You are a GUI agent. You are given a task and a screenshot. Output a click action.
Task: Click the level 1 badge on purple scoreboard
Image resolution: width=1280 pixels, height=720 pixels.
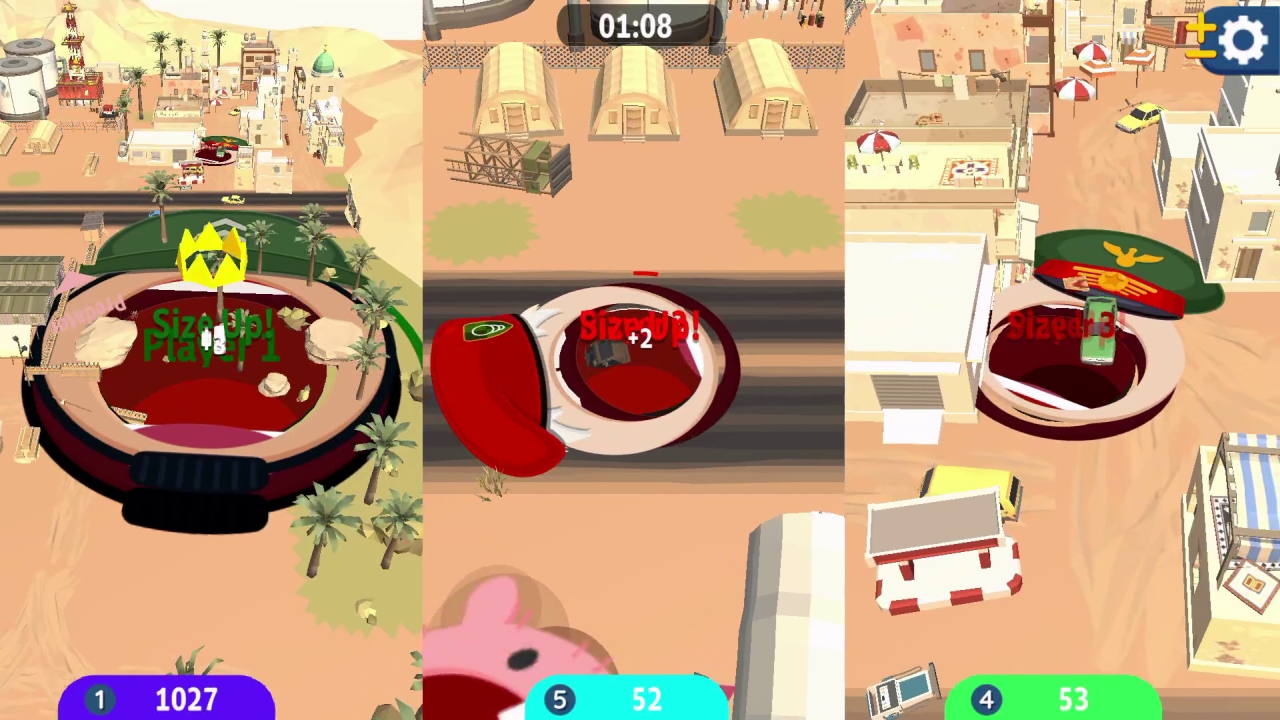click(99, 699)
